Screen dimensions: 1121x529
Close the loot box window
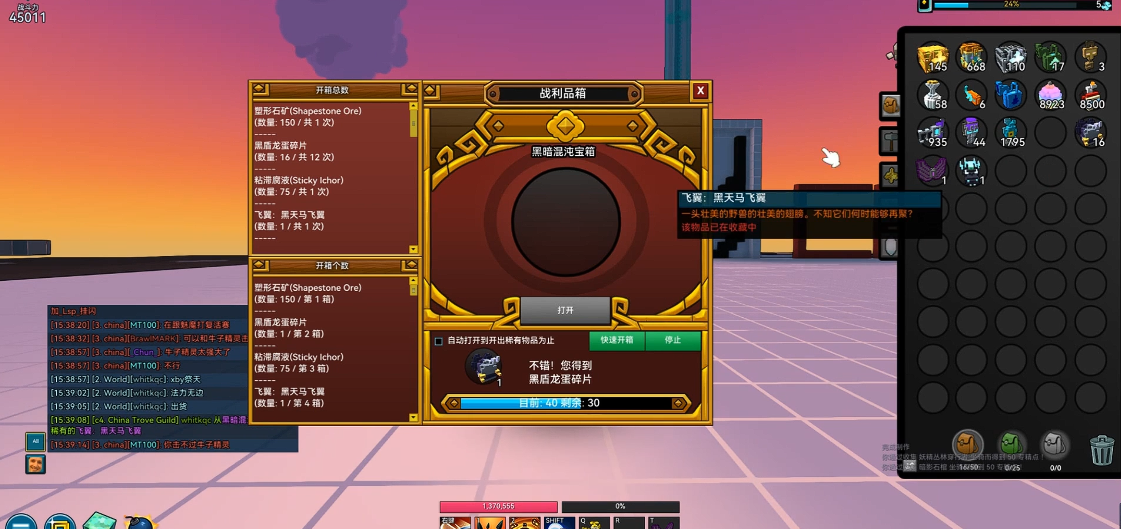tap(701, 91)
